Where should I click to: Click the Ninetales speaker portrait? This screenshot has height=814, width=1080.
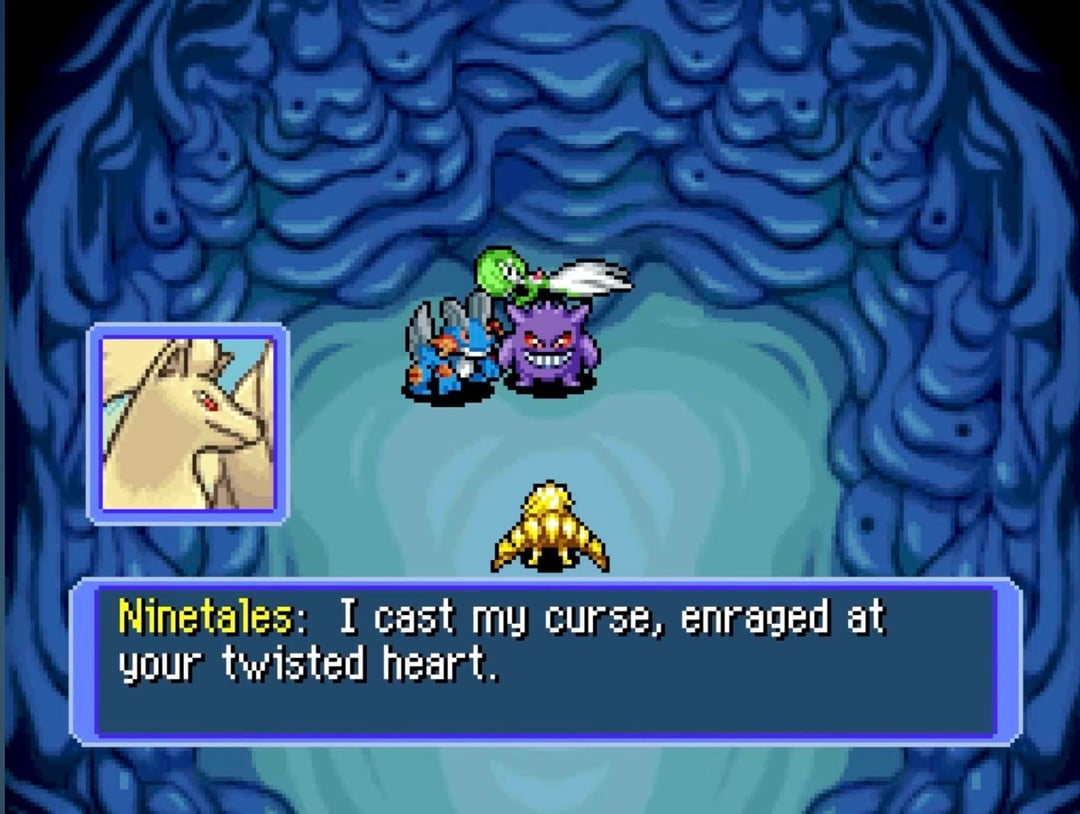[x=189, y=423]
